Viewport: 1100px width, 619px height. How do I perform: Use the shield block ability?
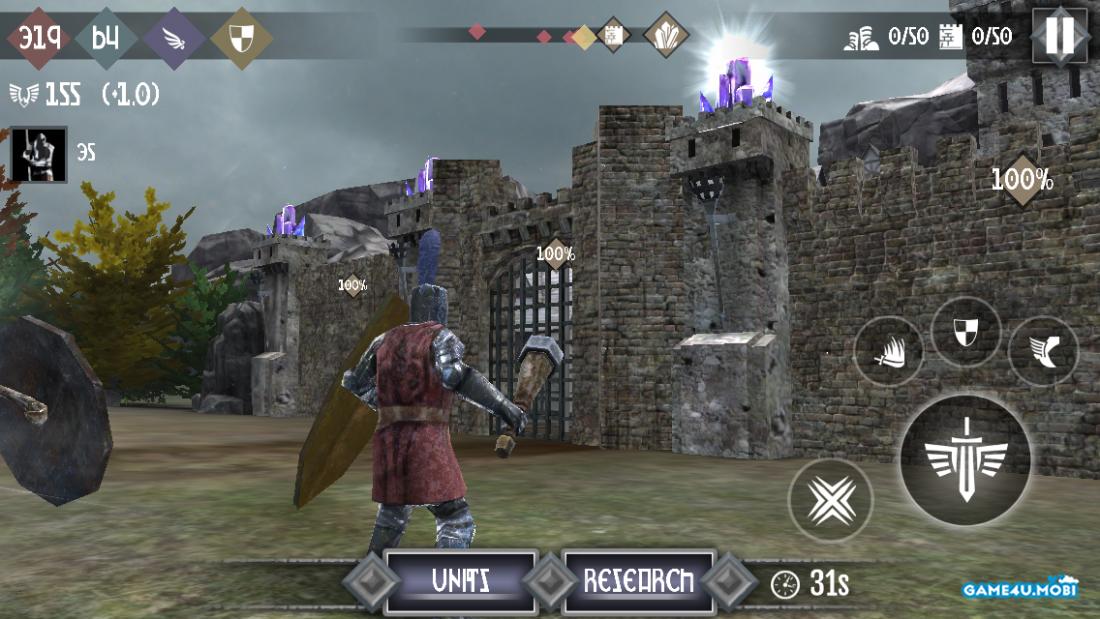pos(966,332)
